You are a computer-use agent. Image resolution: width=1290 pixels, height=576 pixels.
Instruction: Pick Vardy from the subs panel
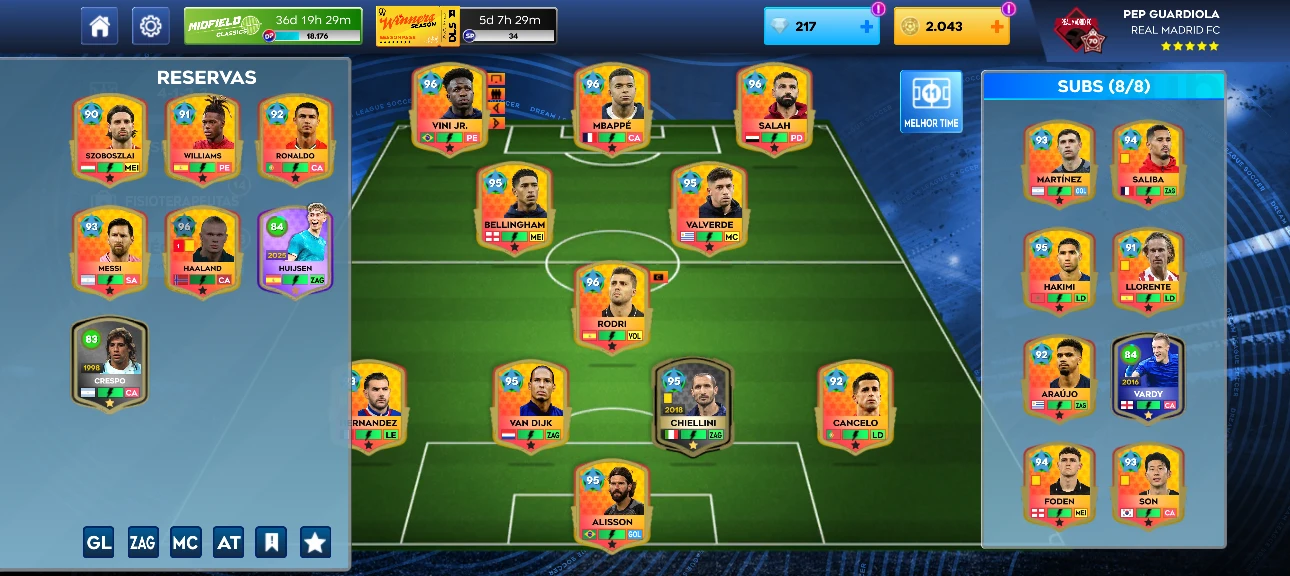1148,375
